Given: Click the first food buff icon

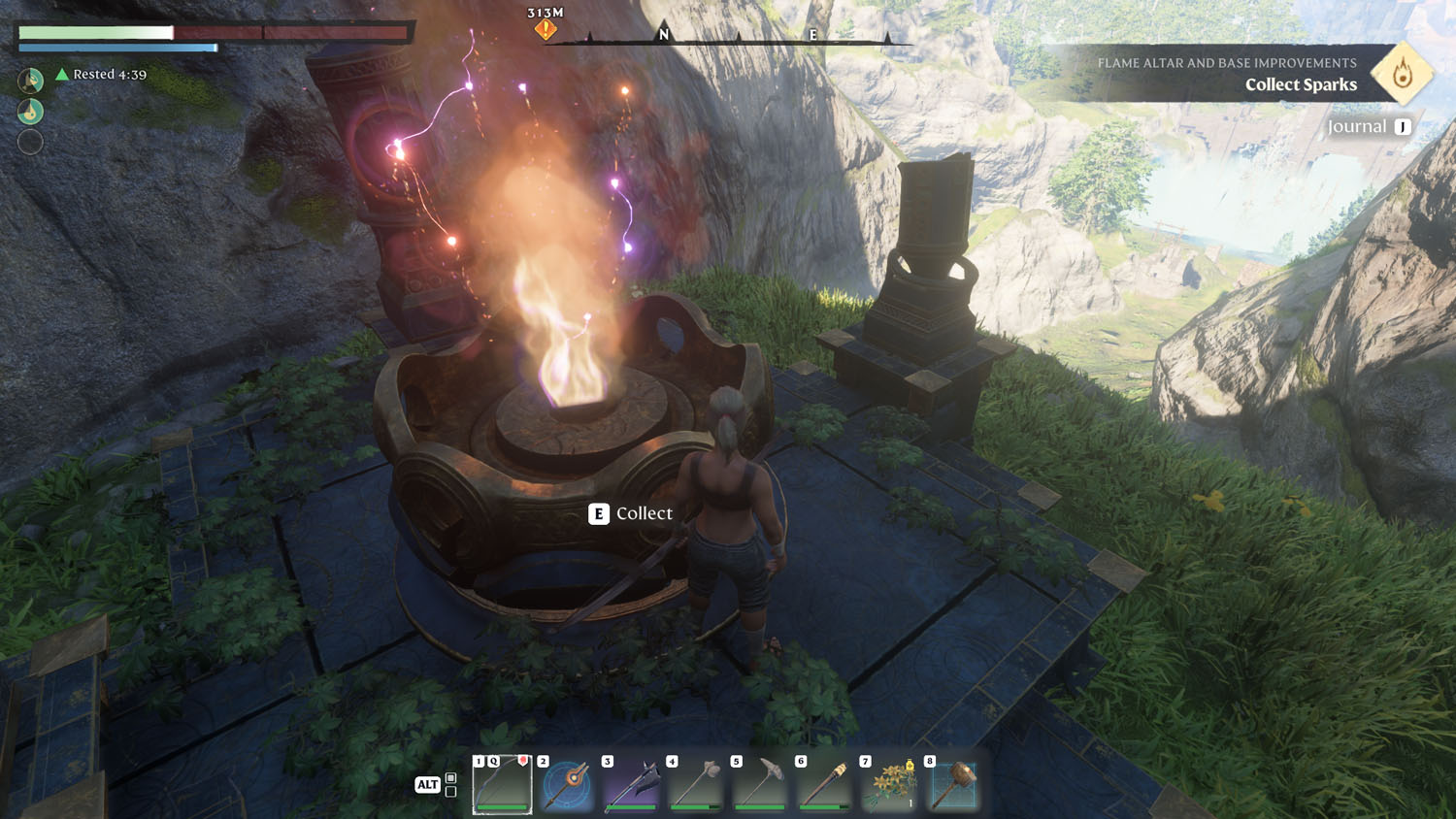Looking at the screenshot, I should pyautogui.click(x=31, y=80).
